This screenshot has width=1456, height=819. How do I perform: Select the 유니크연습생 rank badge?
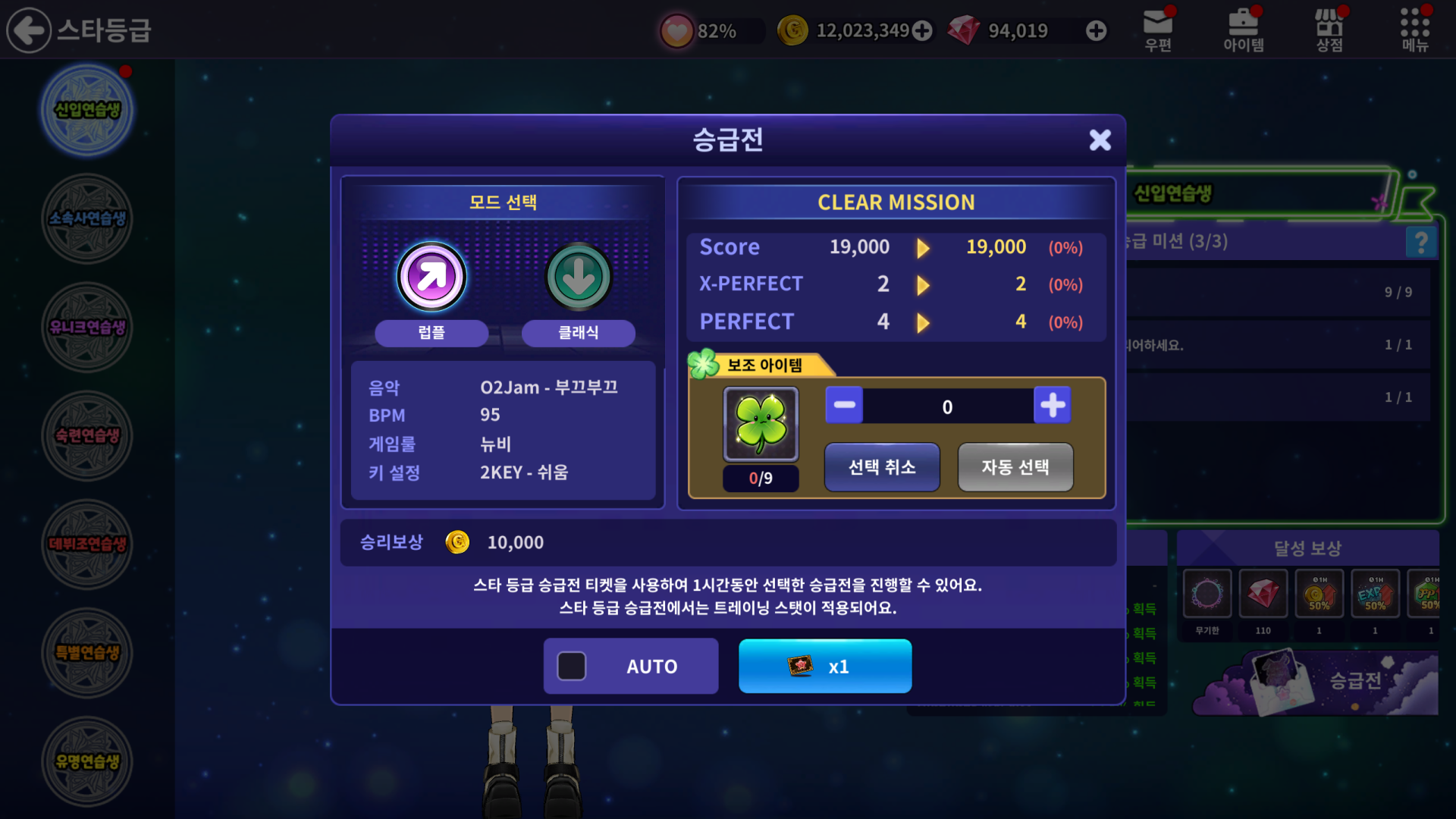pos(87,327)
